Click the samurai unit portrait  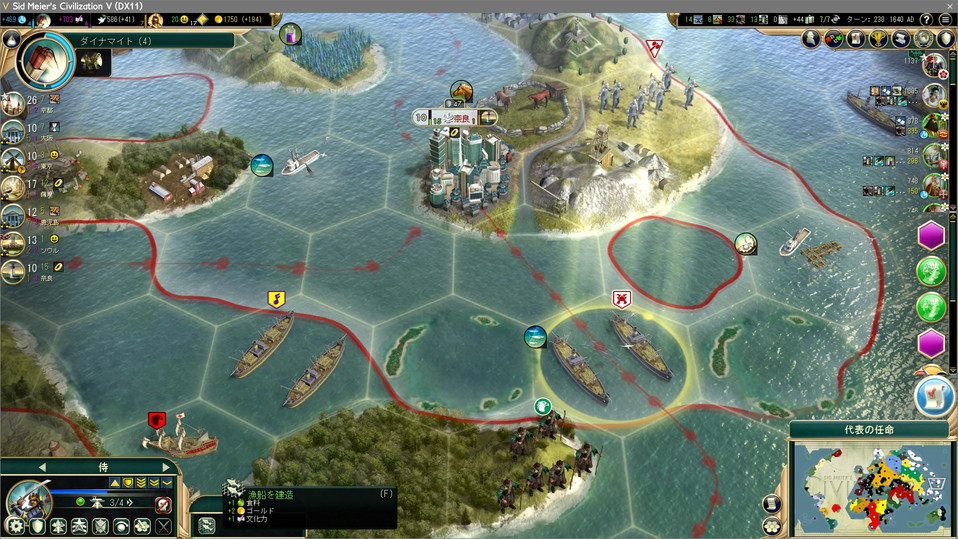[x=28, y=498]
